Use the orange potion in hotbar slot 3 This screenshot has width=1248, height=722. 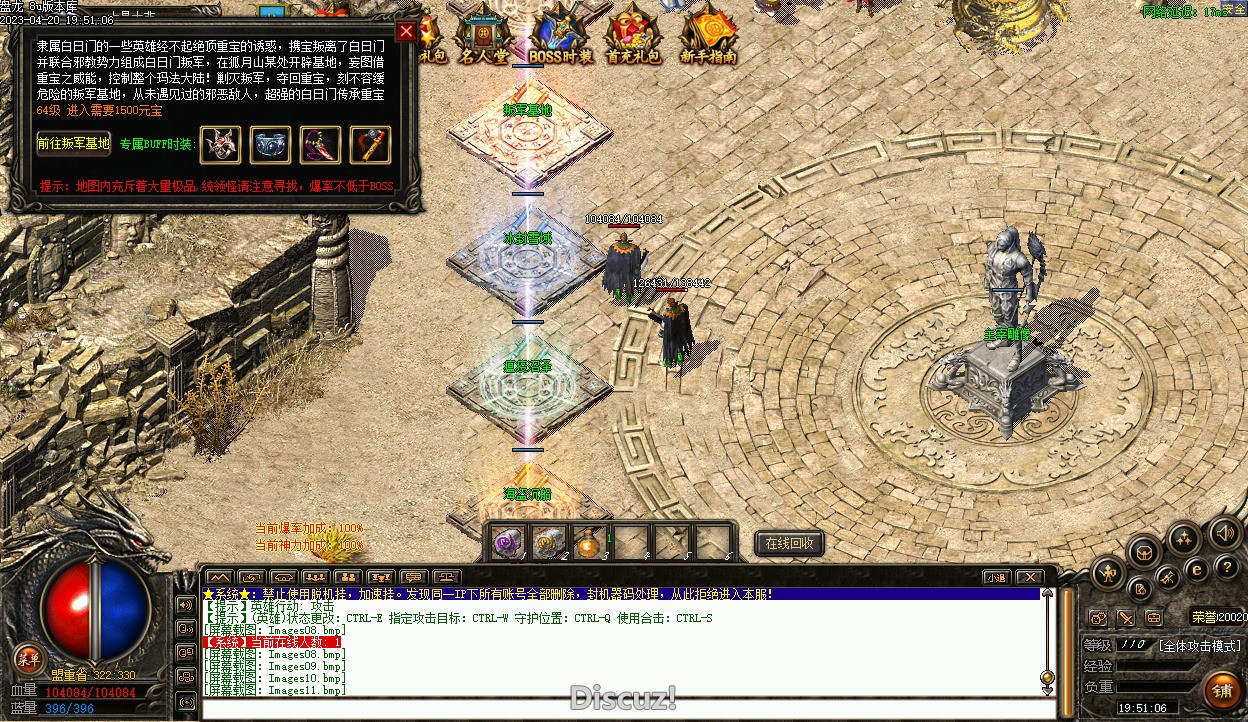tap(590, 542)
